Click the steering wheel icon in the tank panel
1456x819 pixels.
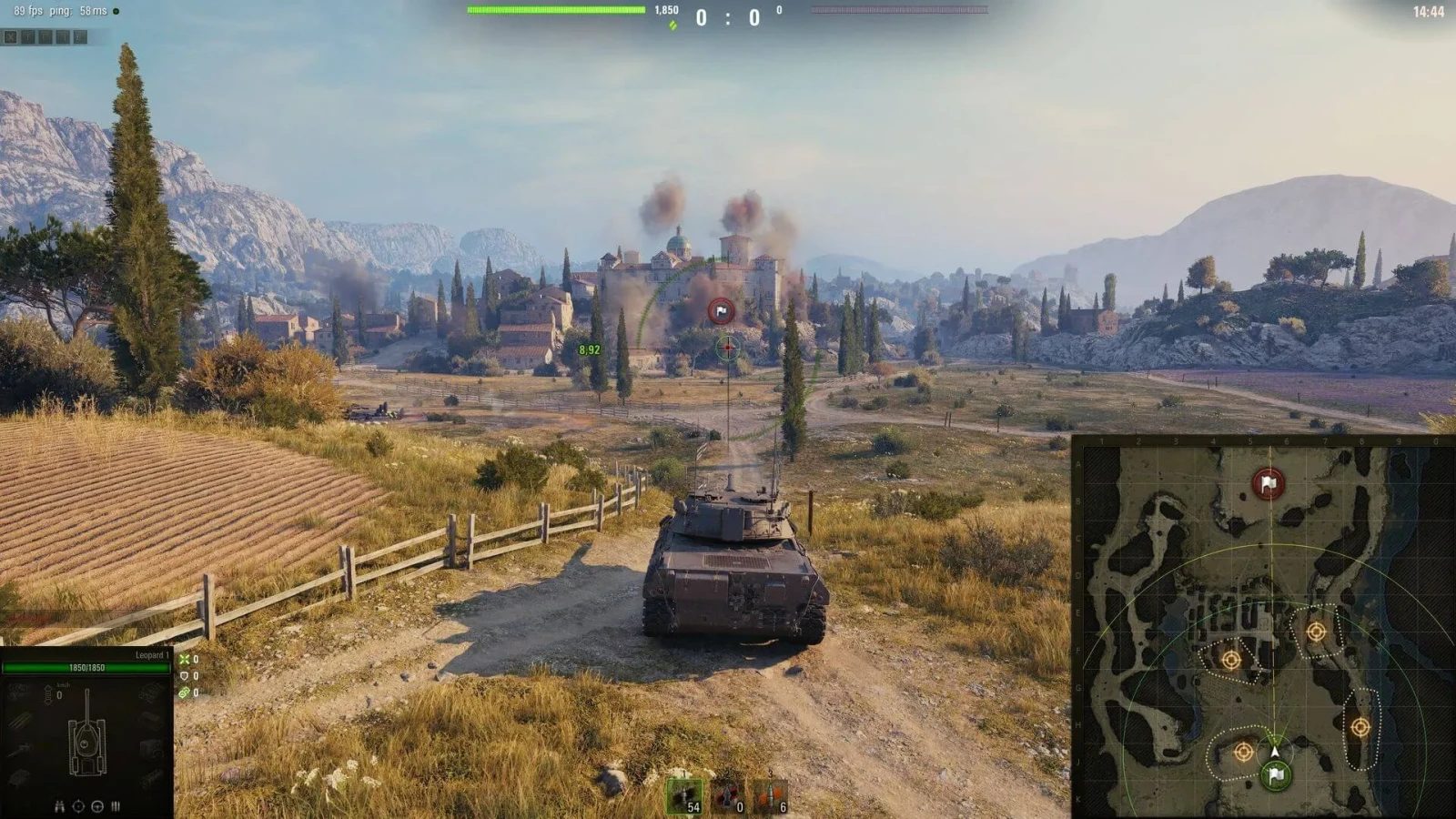coord(97,807)
